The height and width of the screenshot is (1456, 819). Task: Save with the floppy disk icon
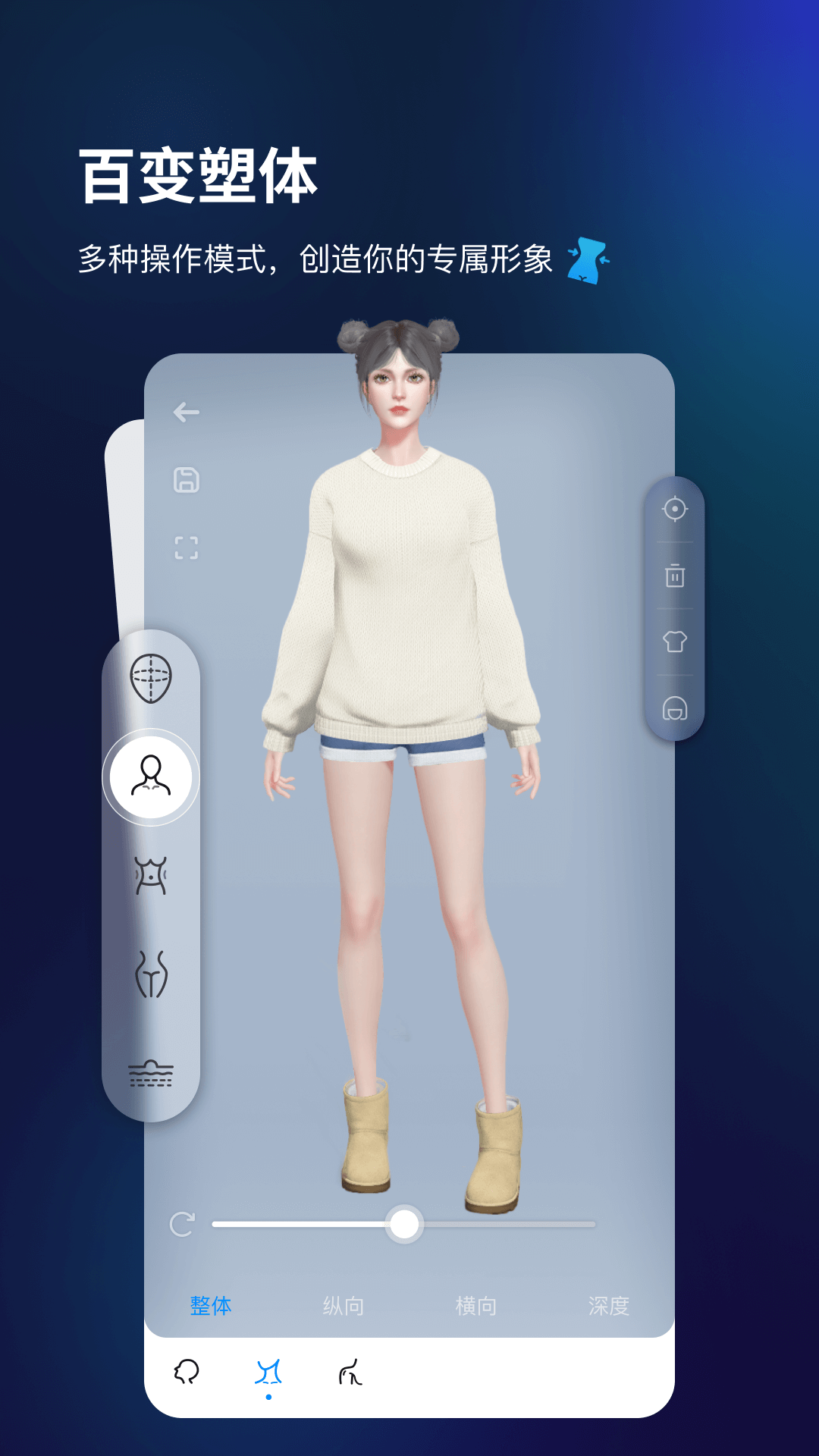187,480
